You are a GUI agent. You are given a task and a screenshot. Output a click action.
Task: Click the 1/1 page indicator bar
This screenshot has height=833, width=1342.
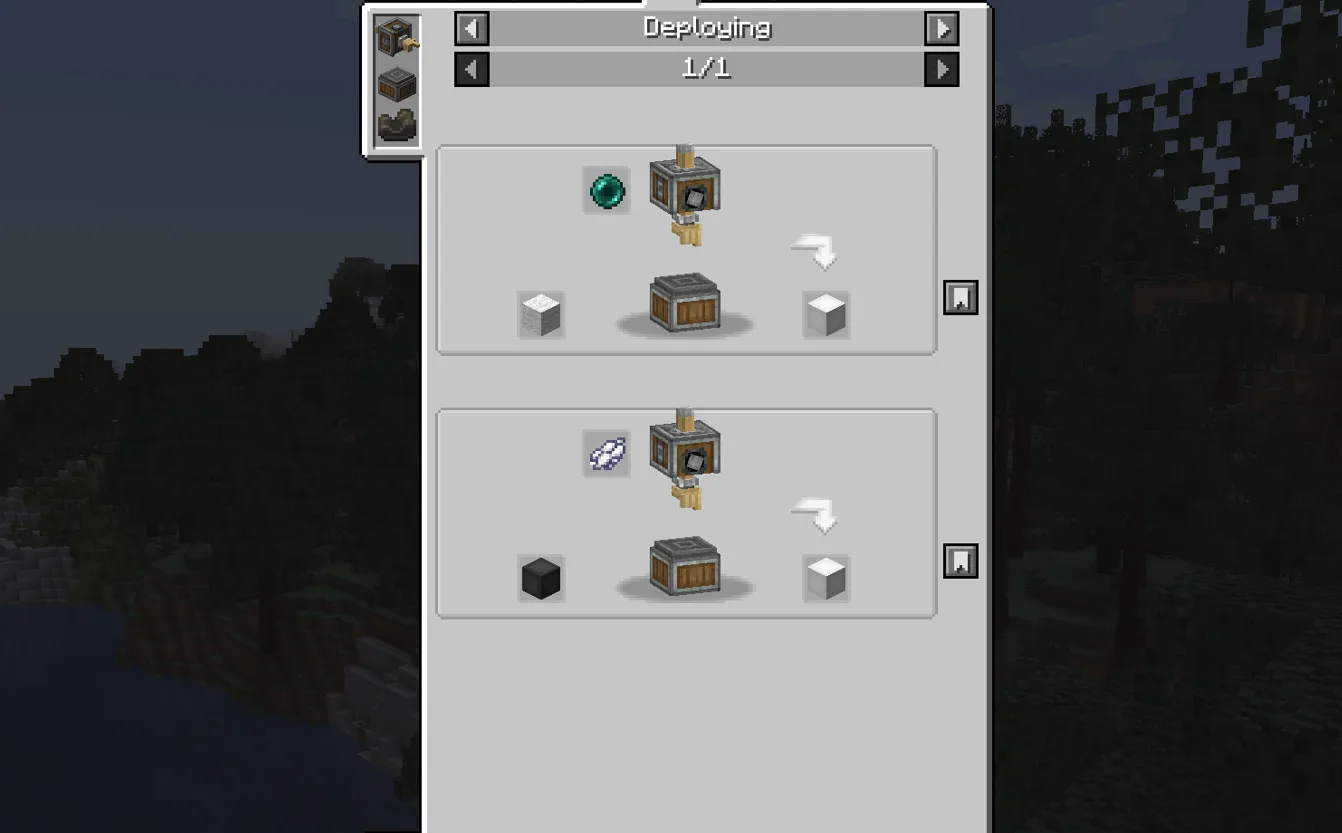click(x=706, y=69)
